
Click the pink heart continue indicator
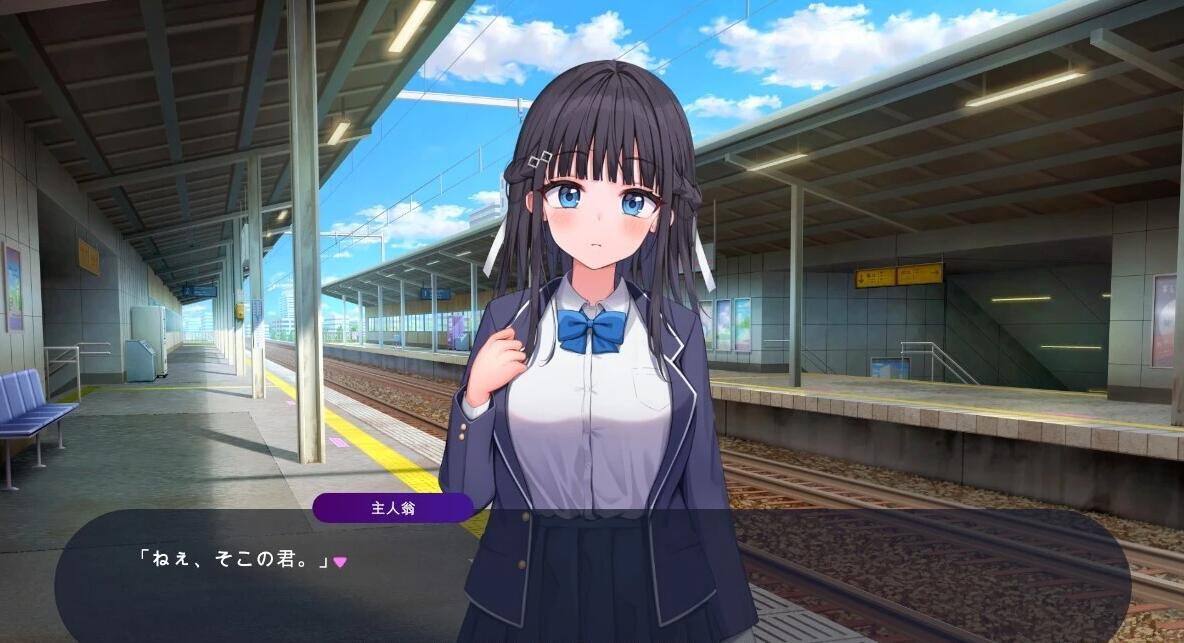(340, 562)
